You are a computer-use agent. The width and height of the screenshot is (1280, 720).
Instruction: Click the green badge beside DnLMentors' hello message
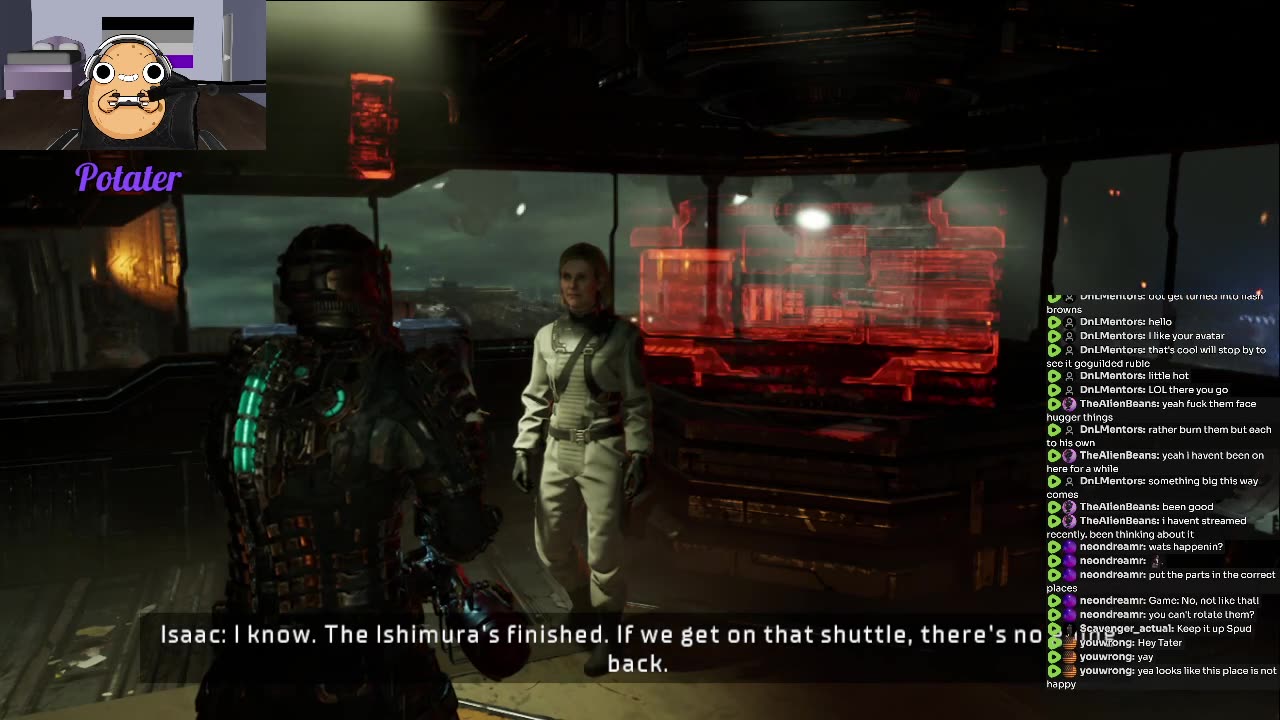click(x=1054, y=322)
